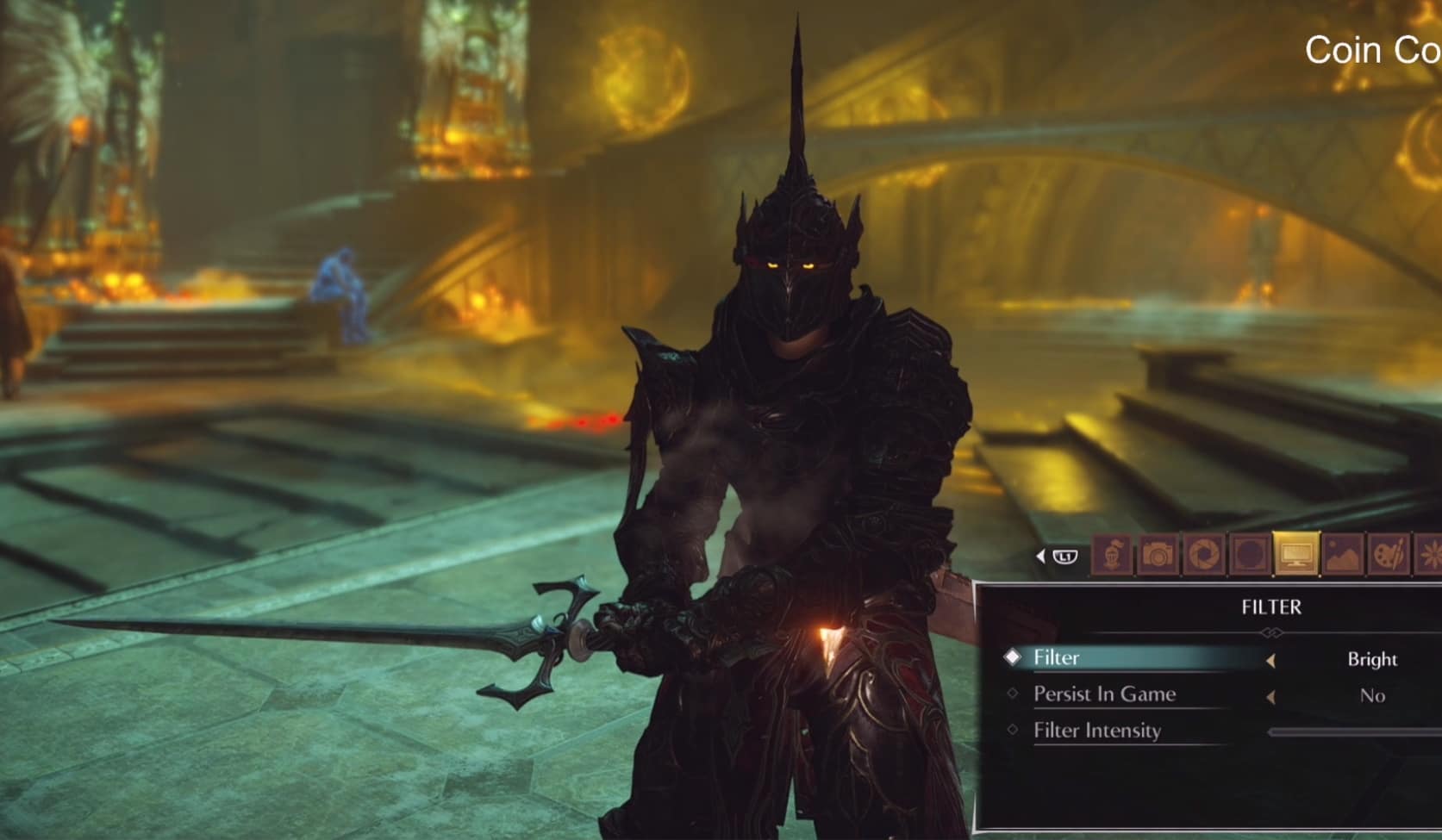
Task: Click left arrow beside Persist In Game No
Action: (1270, 697)
